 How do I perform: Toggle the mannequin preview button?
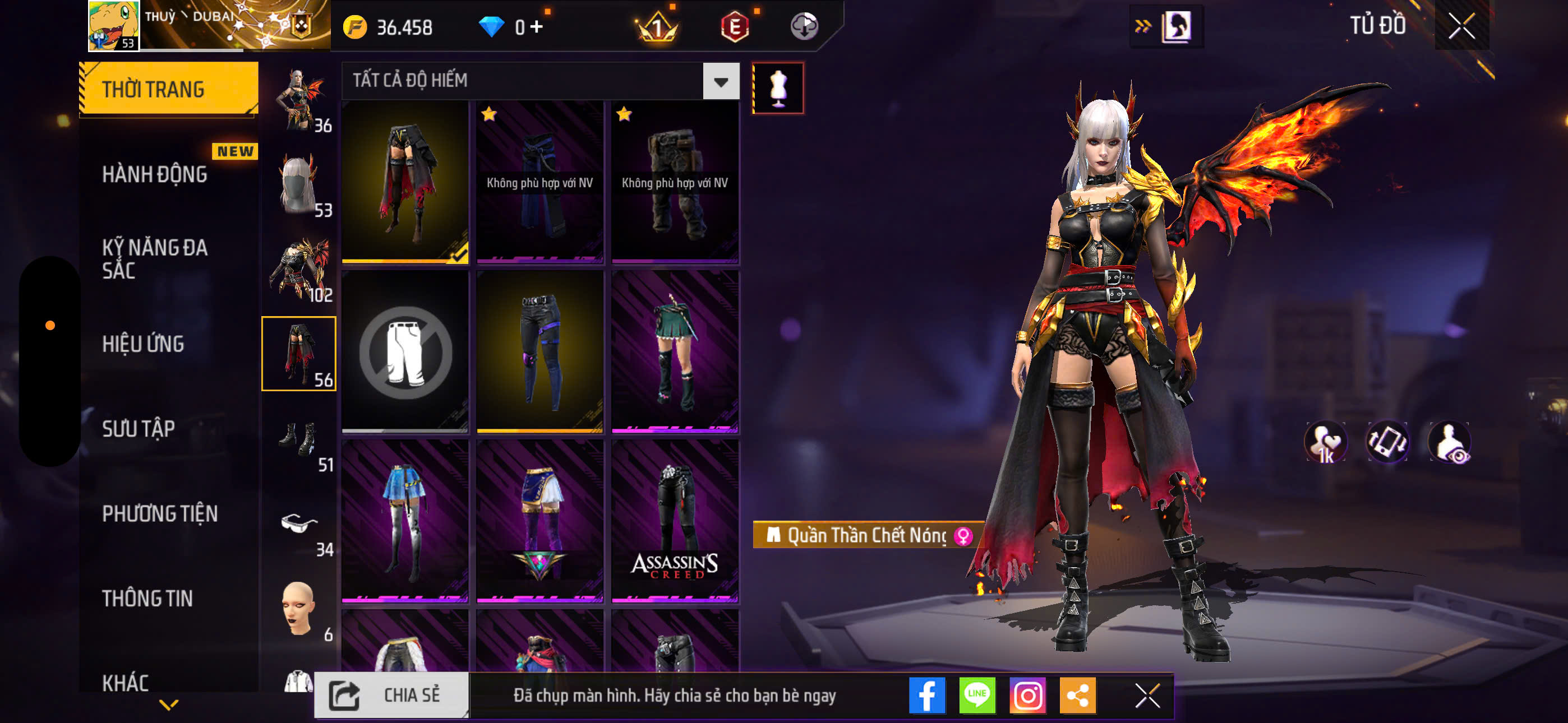point(778,88)
